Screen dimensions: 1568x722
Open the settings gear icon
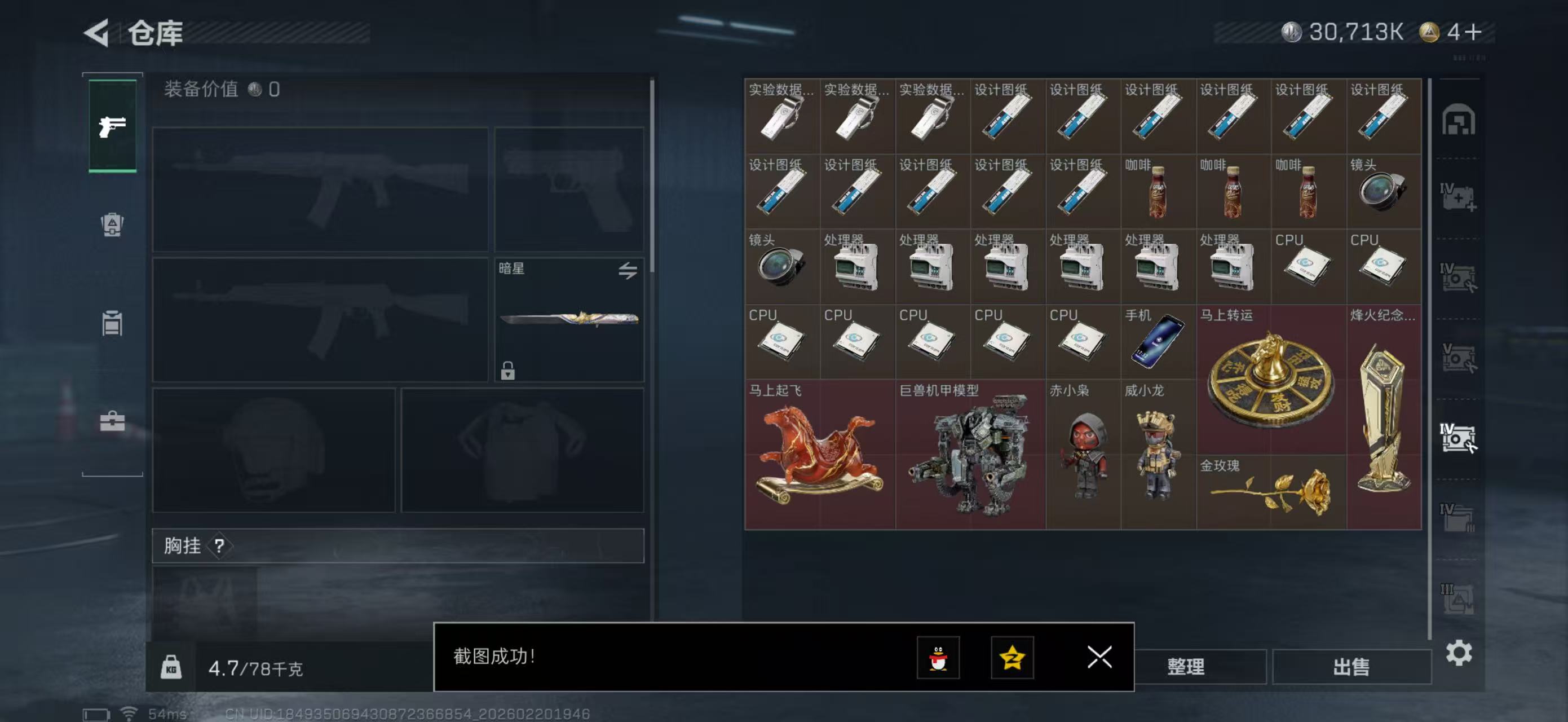(1460, 652)
